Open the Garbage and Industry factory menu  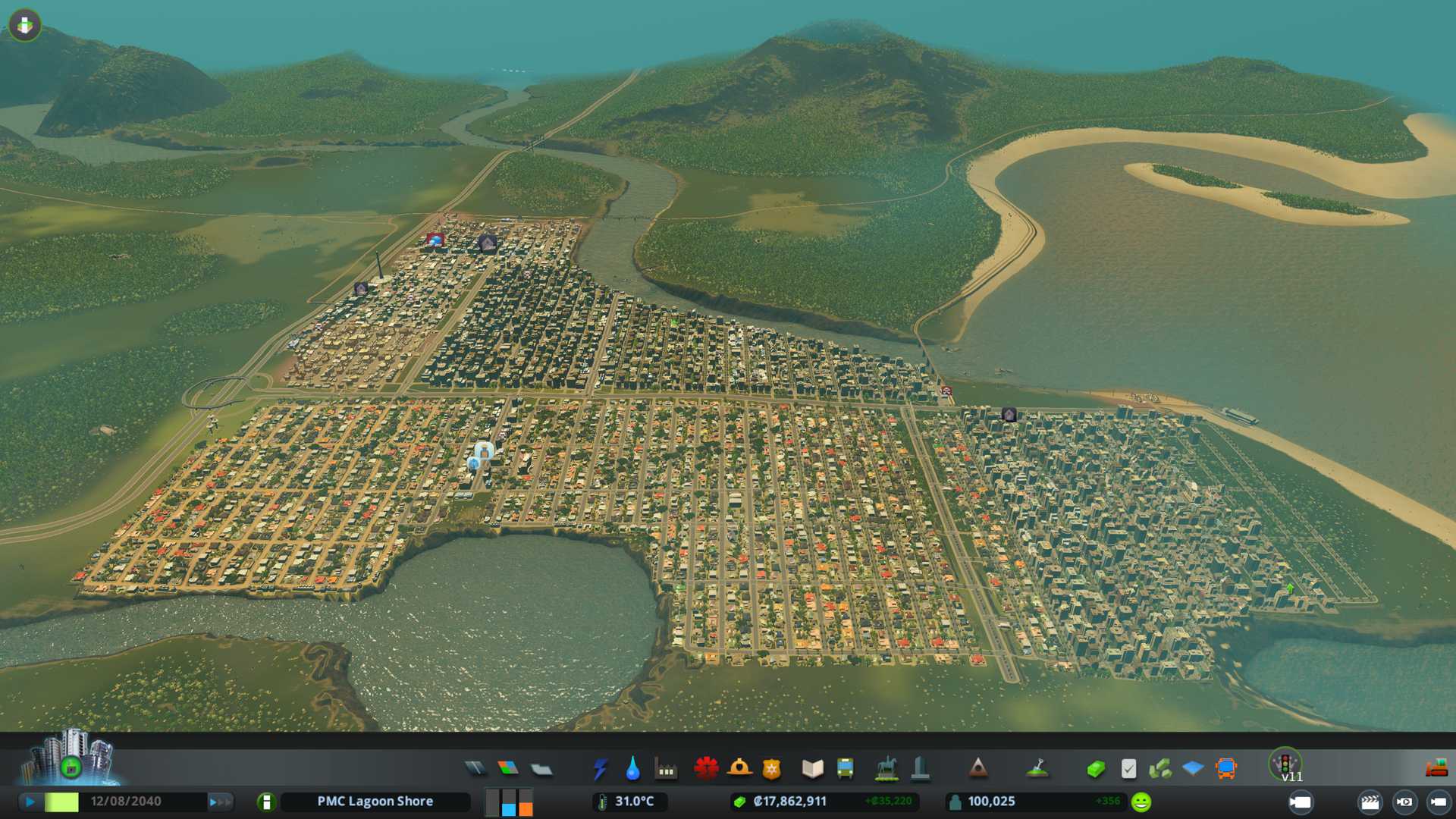tap(666, 770)
